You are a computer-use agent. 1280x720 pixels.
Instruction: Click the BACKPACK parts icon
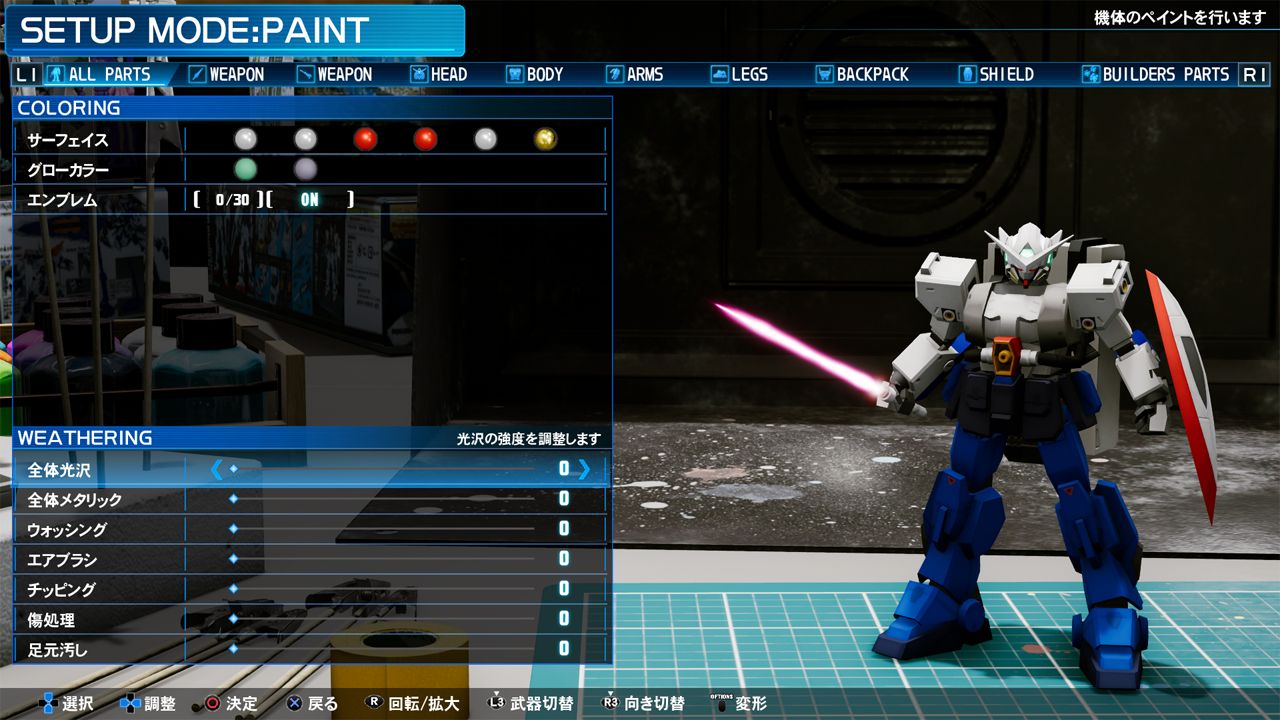pos(826,73)
